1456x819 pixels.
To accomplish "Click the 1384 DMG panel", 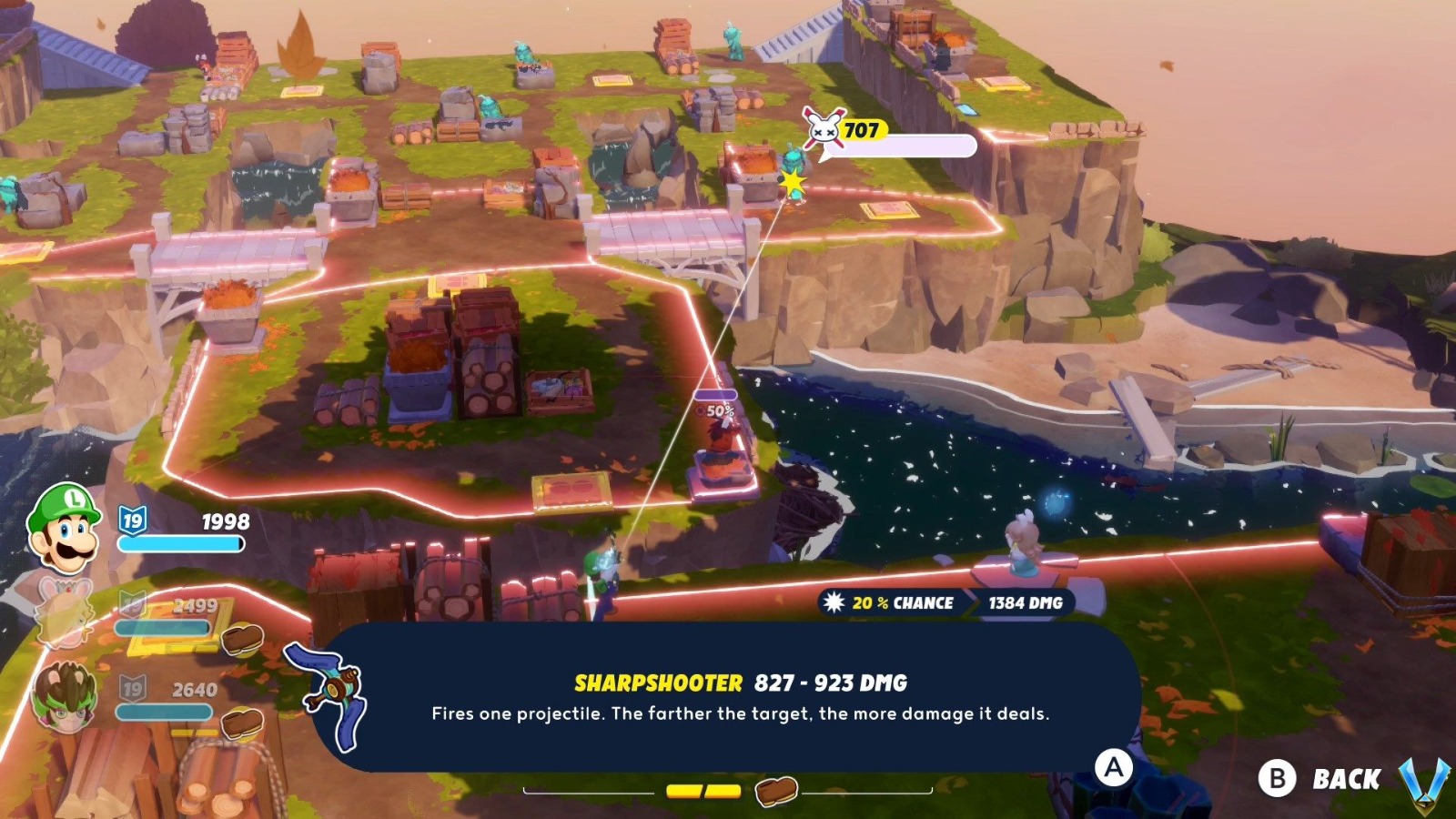I will (1021, 602).
